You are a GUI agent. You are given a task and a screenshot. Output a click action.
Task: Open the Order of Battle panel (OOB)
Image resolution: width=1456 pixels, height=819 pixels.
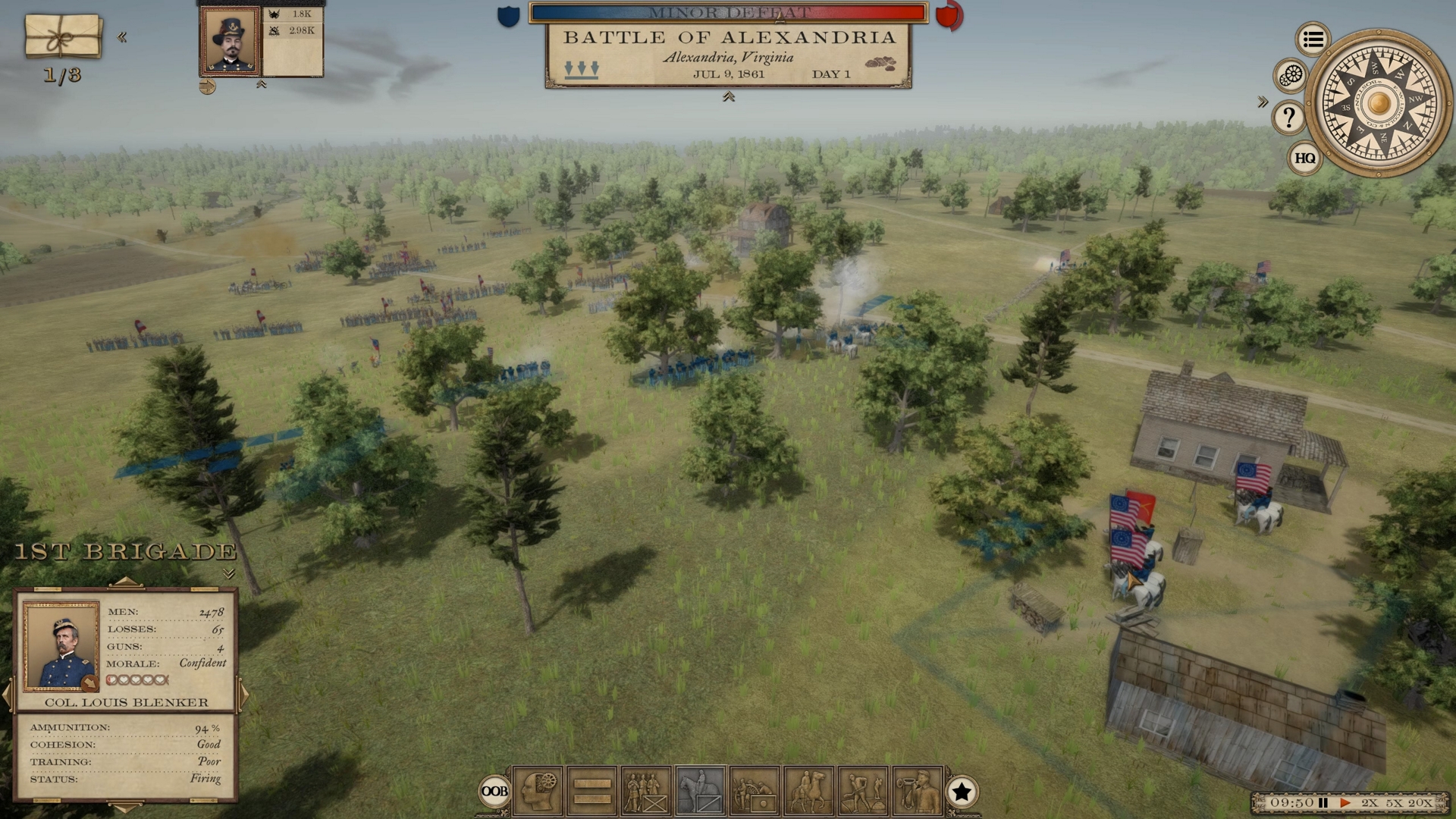click(x=496, y=791)
